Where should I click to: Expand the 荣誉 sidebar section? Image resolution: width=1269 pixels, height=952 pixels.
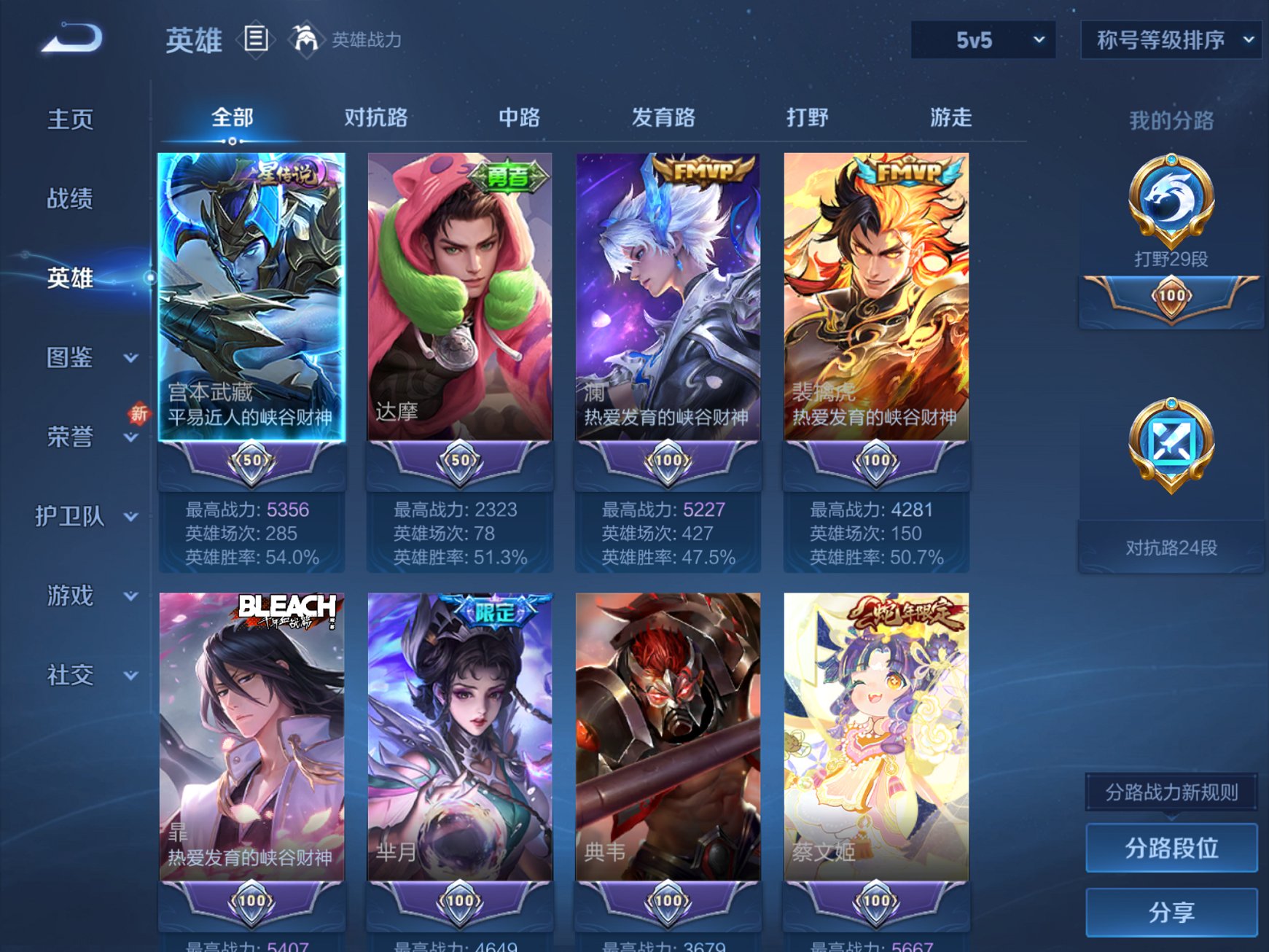70,435
